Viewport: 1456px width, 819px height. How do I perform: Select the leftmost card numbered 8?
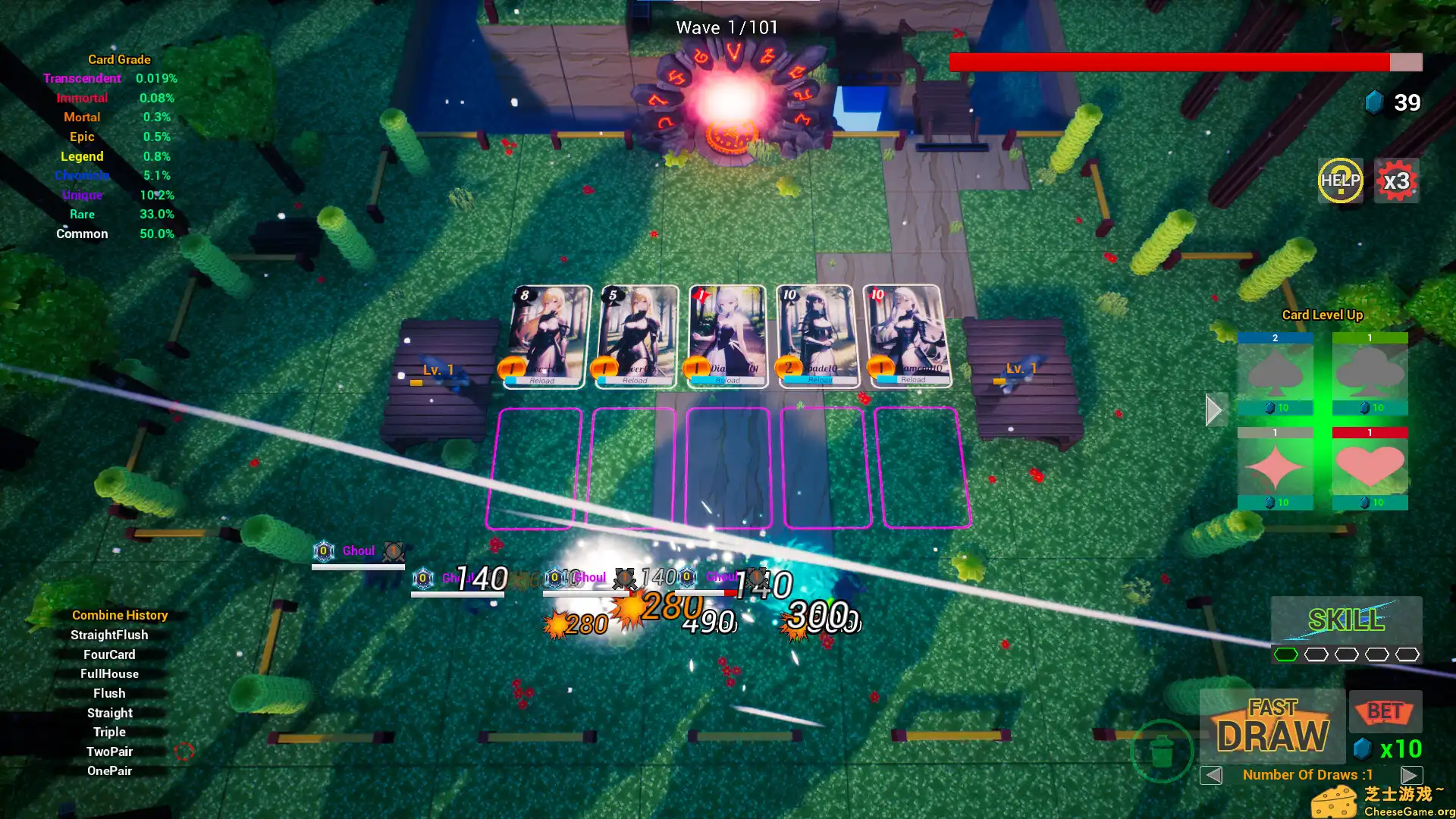[x=544, y=334]
